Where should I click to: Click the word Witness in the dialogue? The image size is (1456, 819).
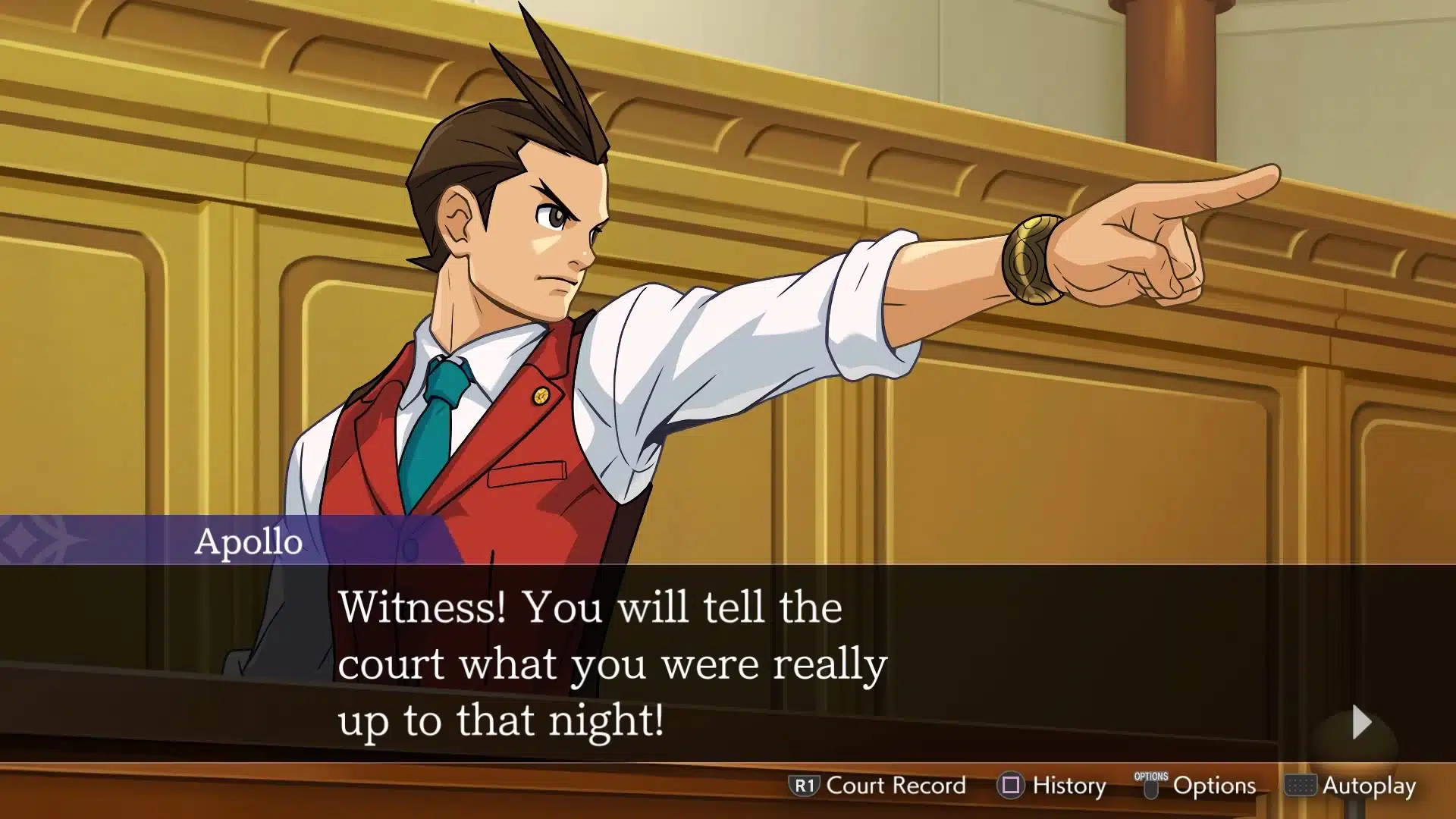pyautogui.click(x=412, y=605)
